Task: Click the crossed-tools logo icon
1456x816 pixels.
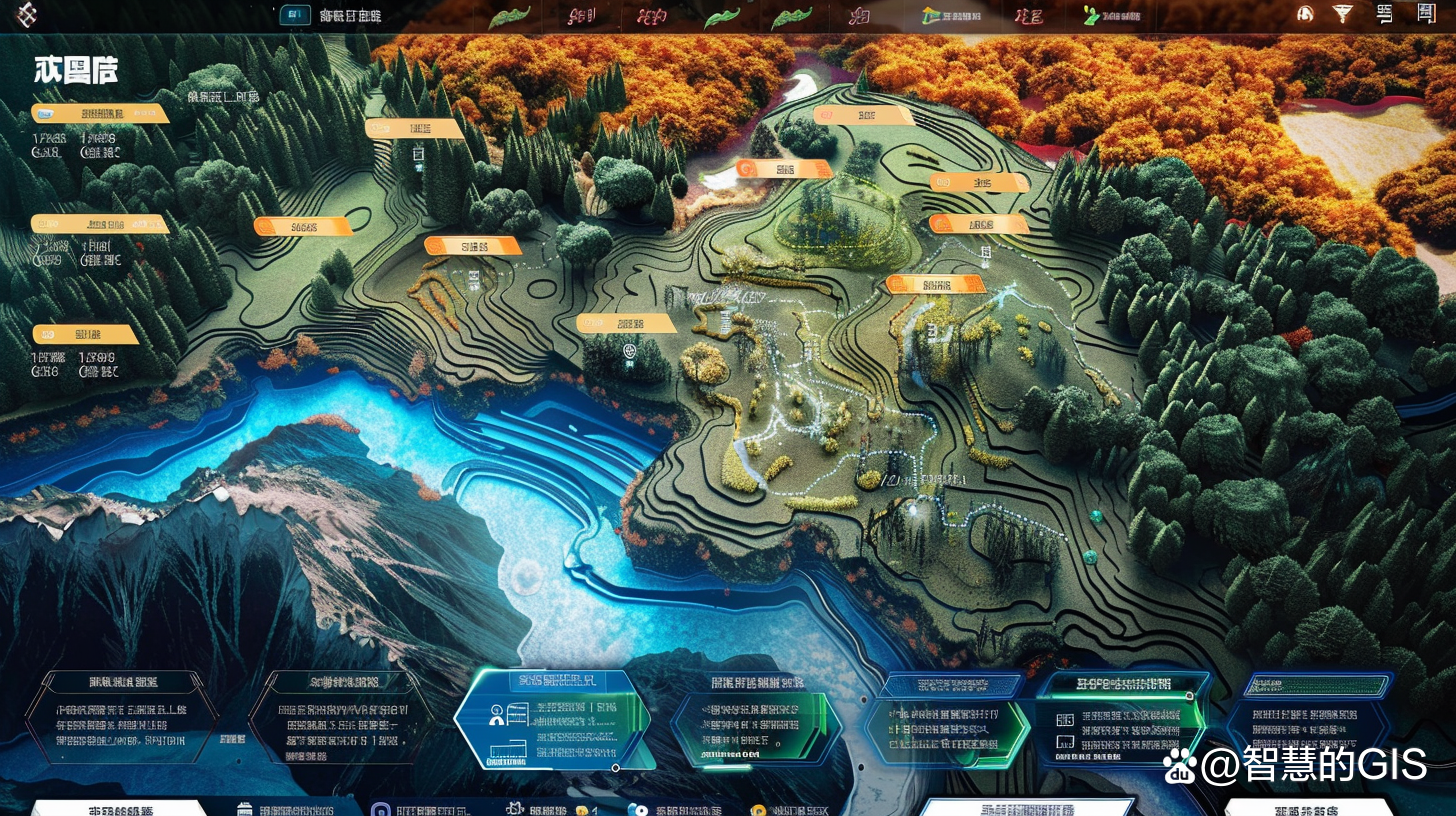Action: pos(25,15)
